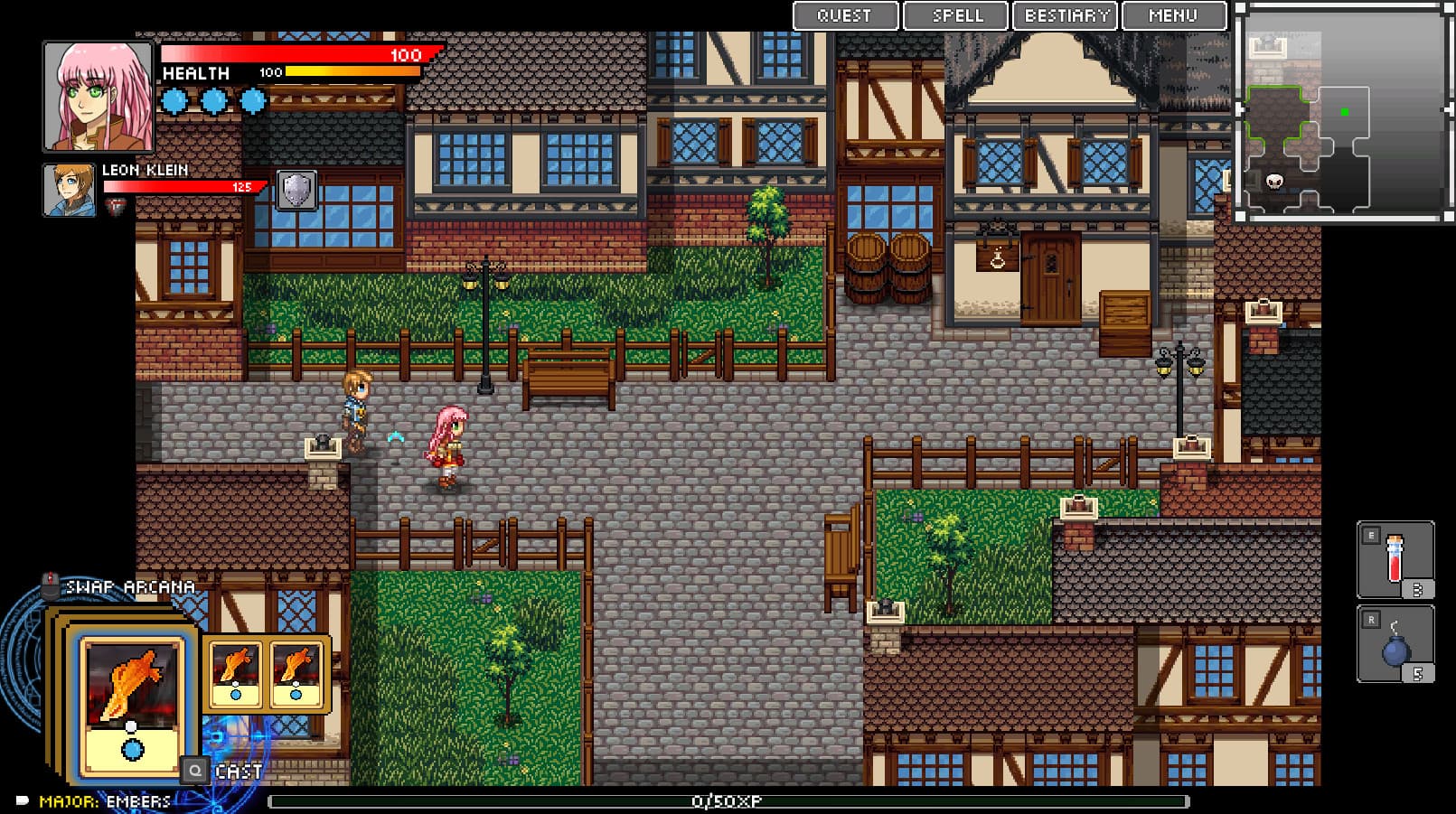The width and height of the screenshot is (1456, 814).
Task: Use the bomb in slot R
Action: [1397, 643]
